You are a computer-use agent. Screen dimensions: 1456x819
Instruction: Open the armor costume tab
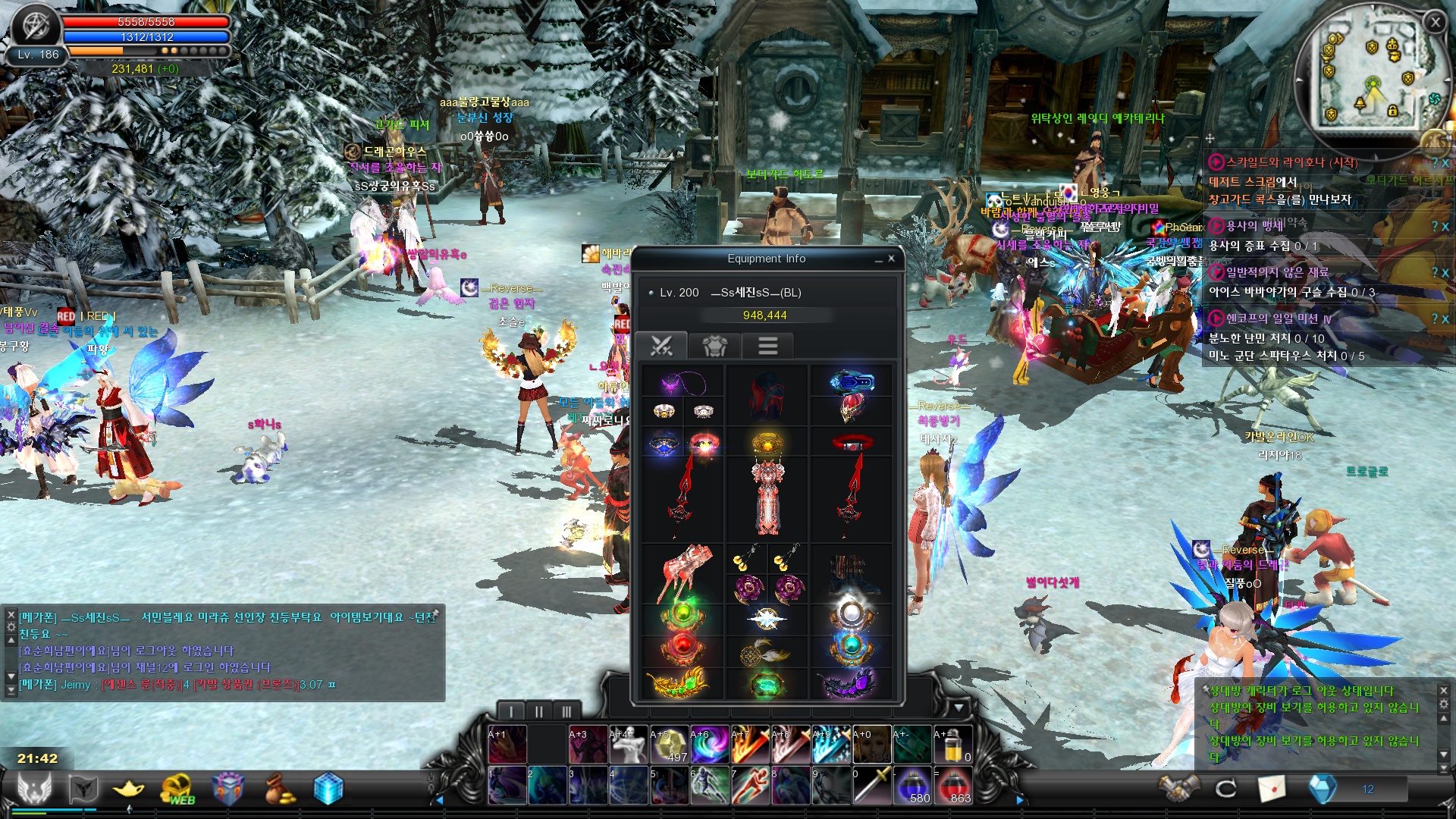pos(714,346)
